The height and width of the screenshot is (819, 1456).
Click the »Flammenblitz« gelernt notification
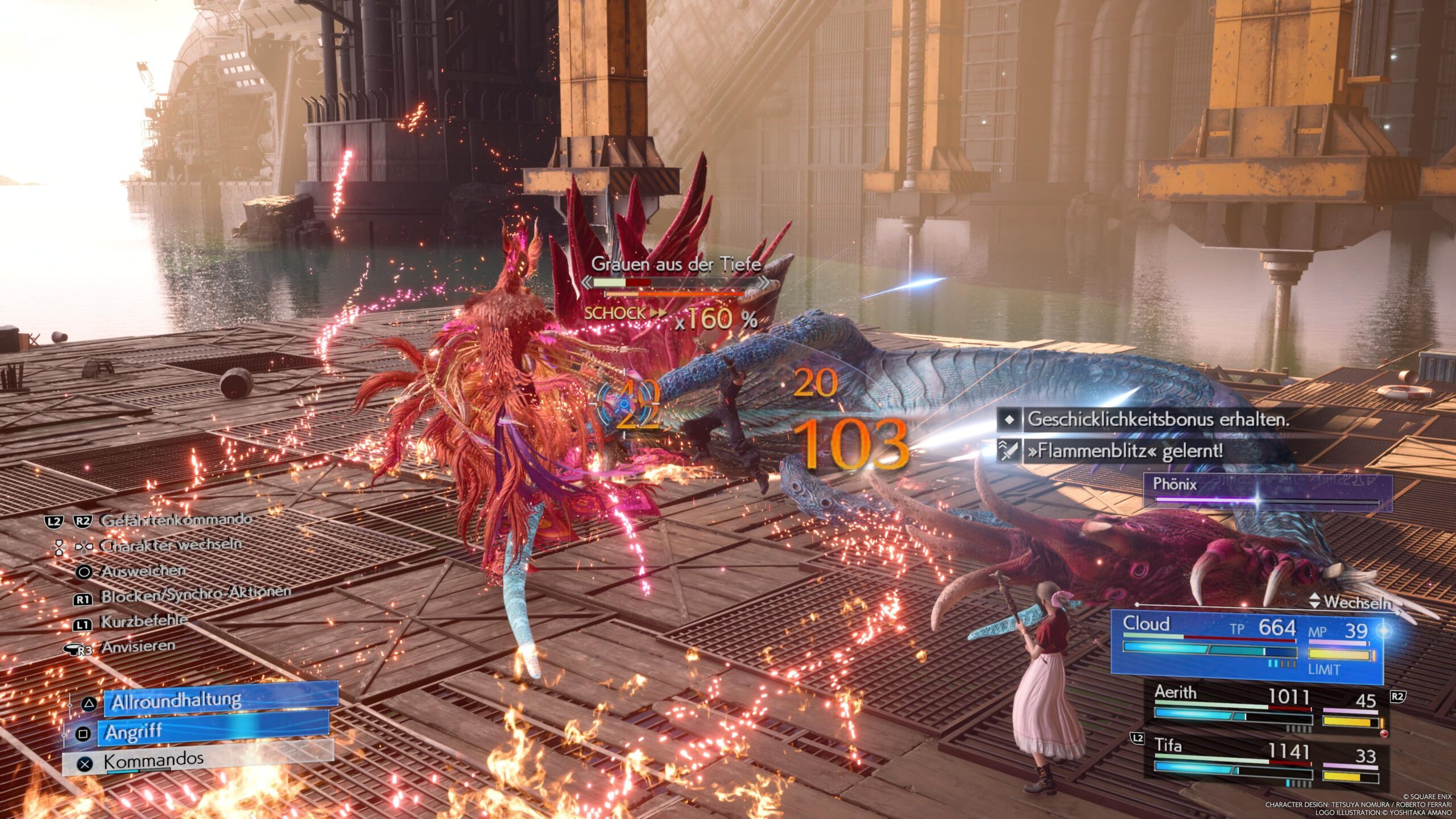tap(1123, 451)
